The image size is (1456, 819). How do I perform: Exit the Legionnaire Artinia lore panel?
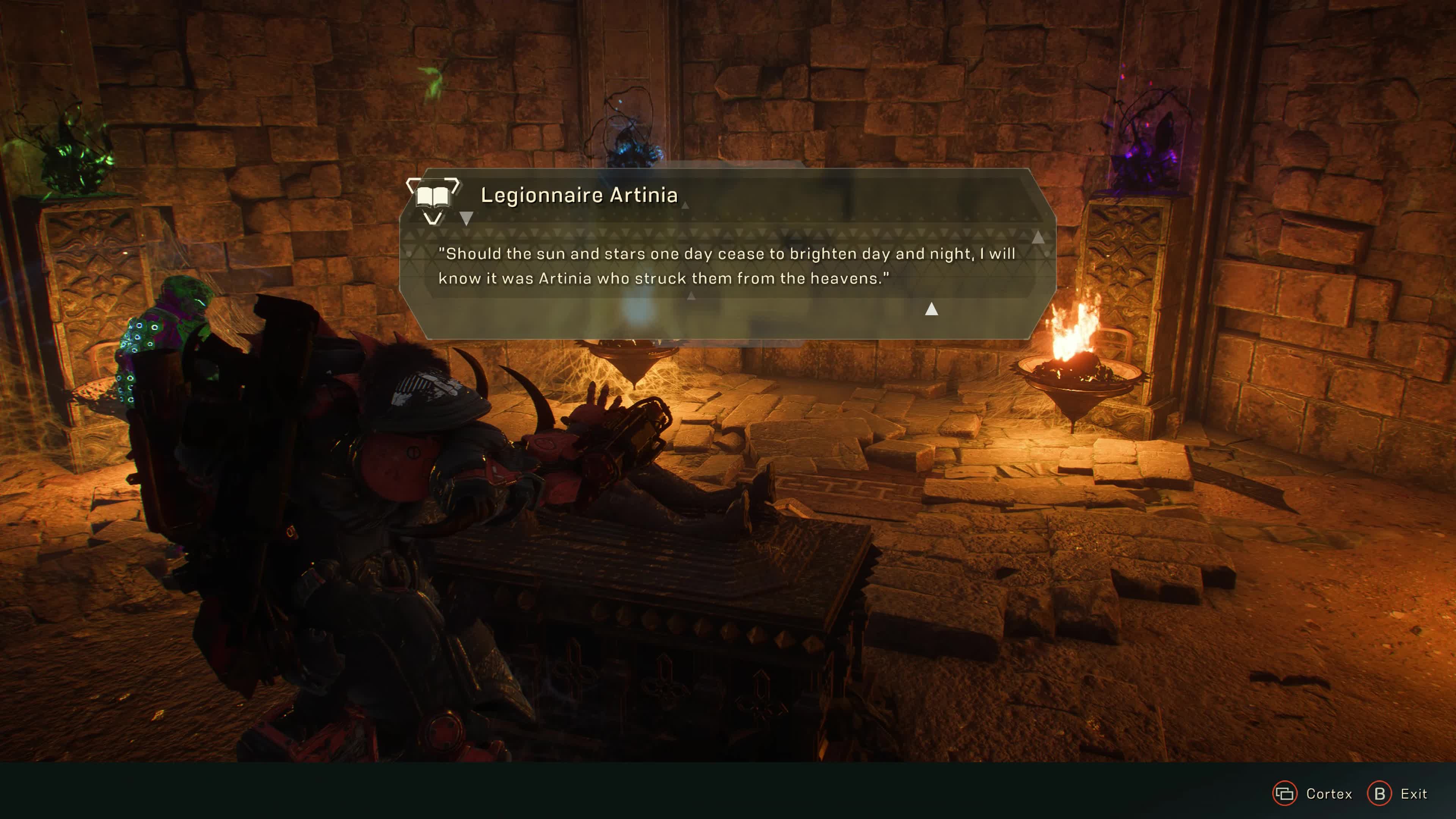click(x=1396, y=794)
